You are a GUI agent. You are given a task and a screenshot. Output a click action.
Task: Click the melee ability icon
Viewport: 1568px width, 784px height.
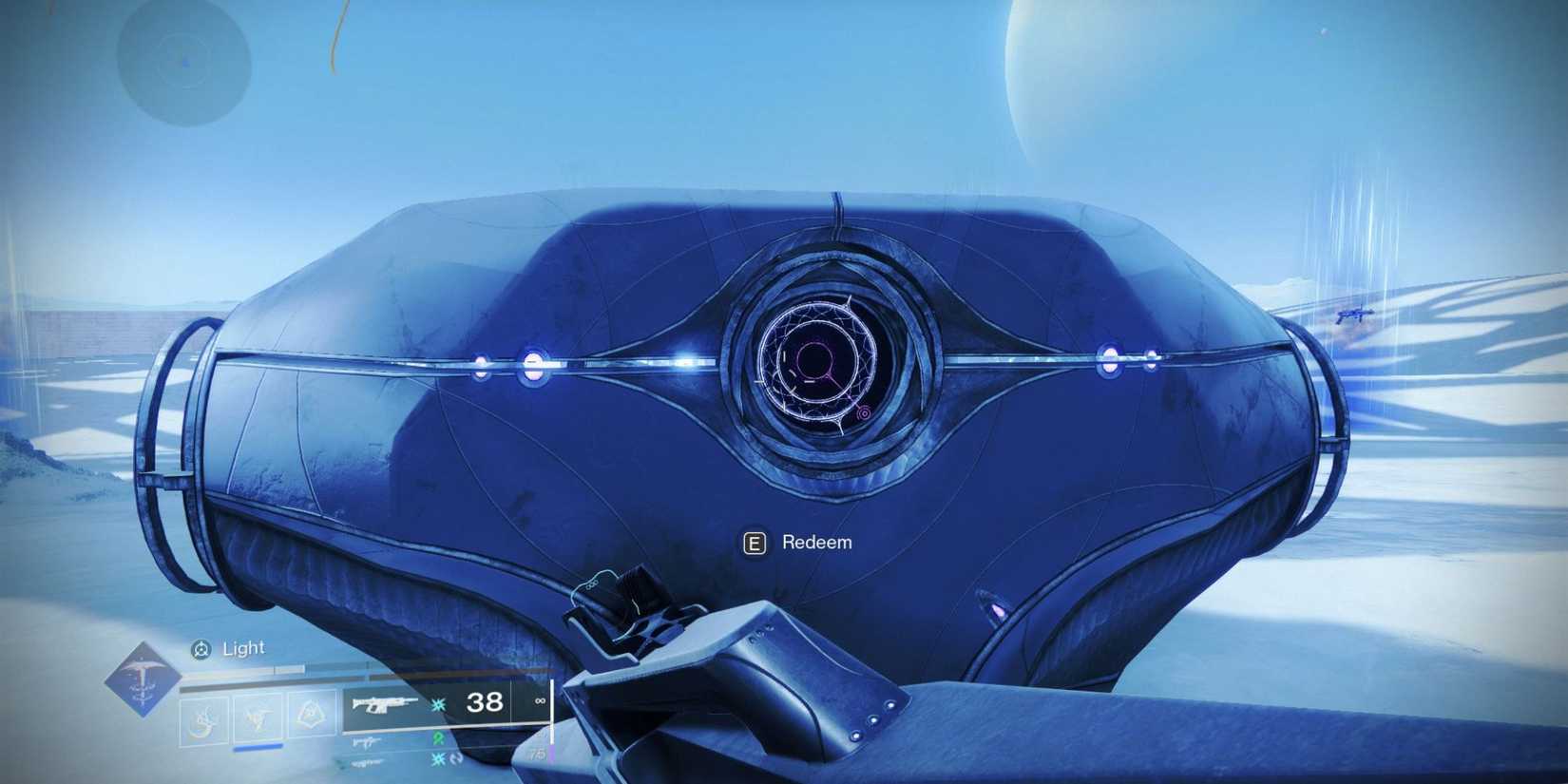coord(309,714)
